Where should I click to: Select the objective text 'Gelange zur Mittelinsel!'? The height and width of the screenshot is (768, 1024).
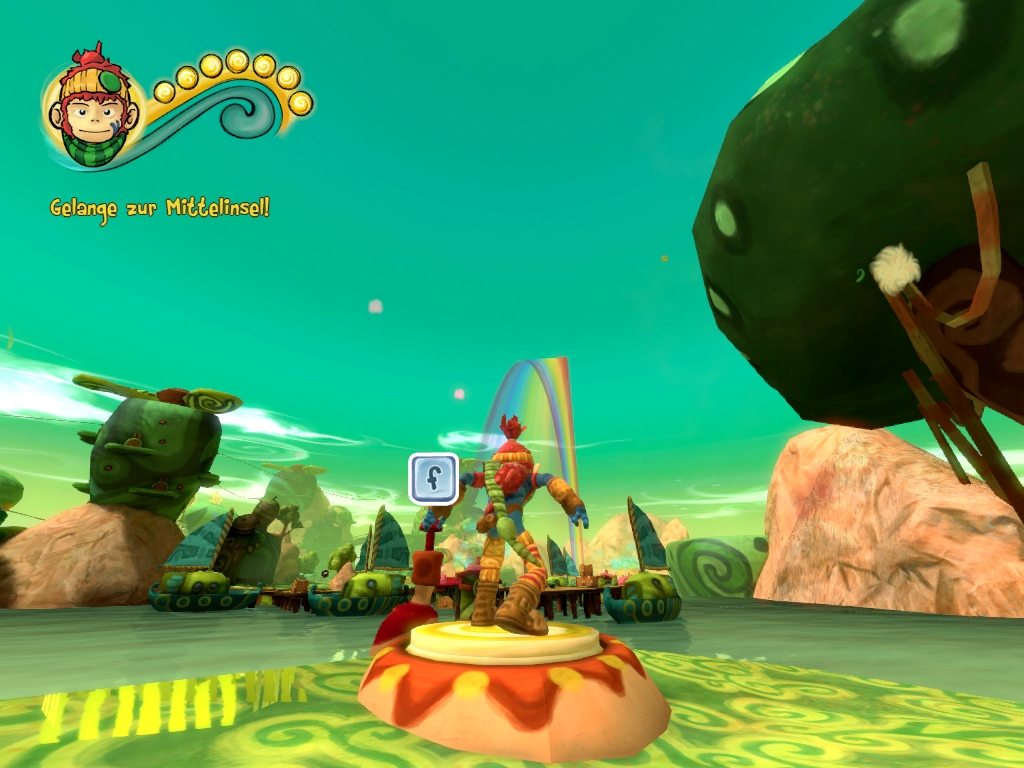(x=160, y=208)
